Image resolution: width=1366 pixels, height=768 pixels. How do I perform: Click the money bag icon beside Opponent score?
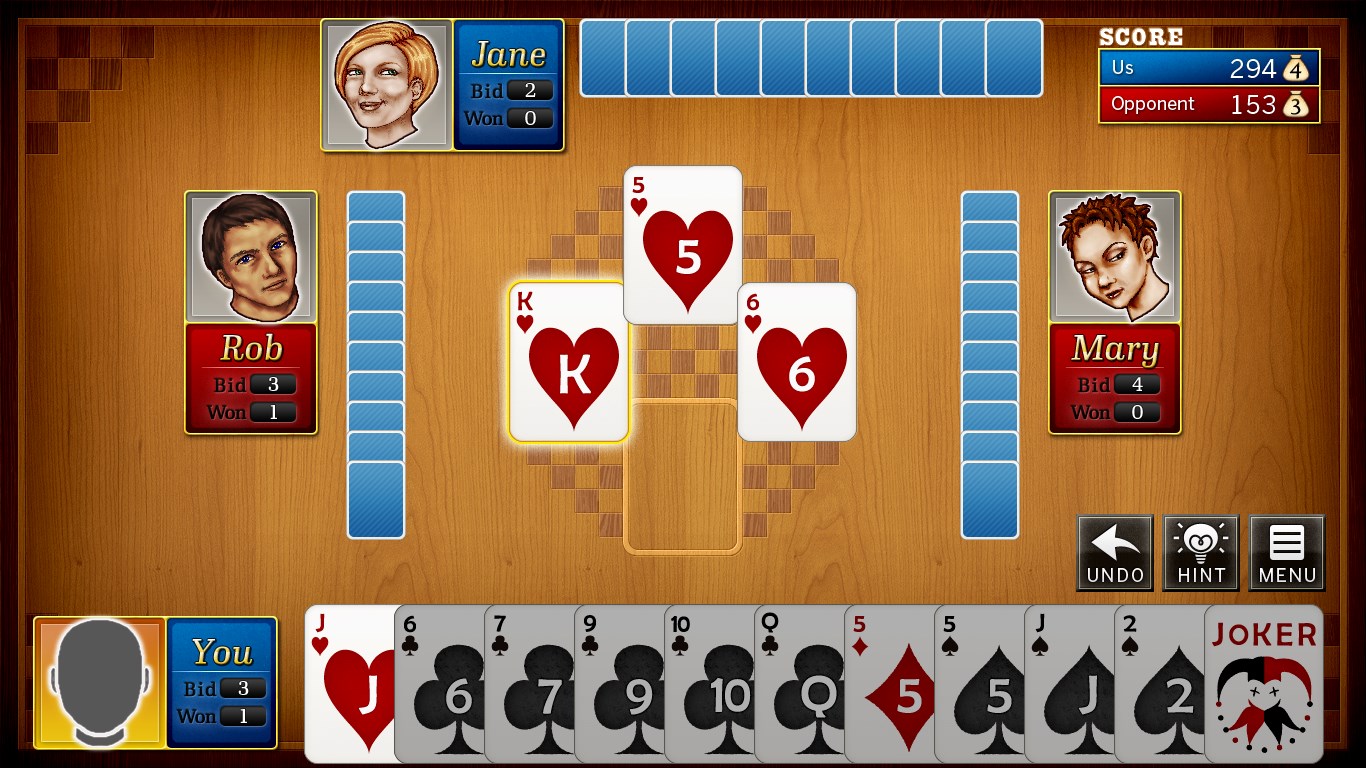[x=1298, y=103]
